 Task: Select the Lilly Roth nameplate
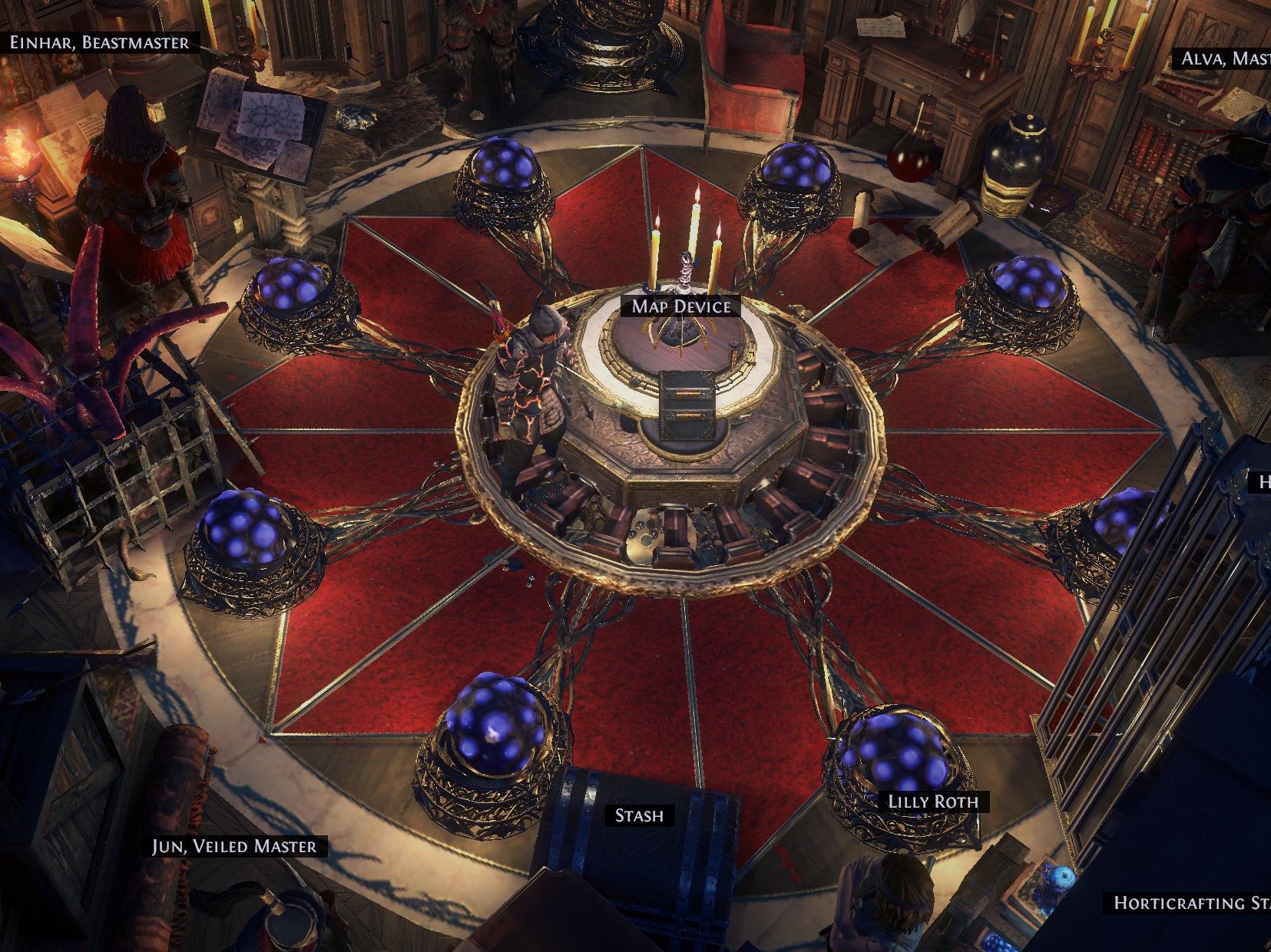coord(933,802)
